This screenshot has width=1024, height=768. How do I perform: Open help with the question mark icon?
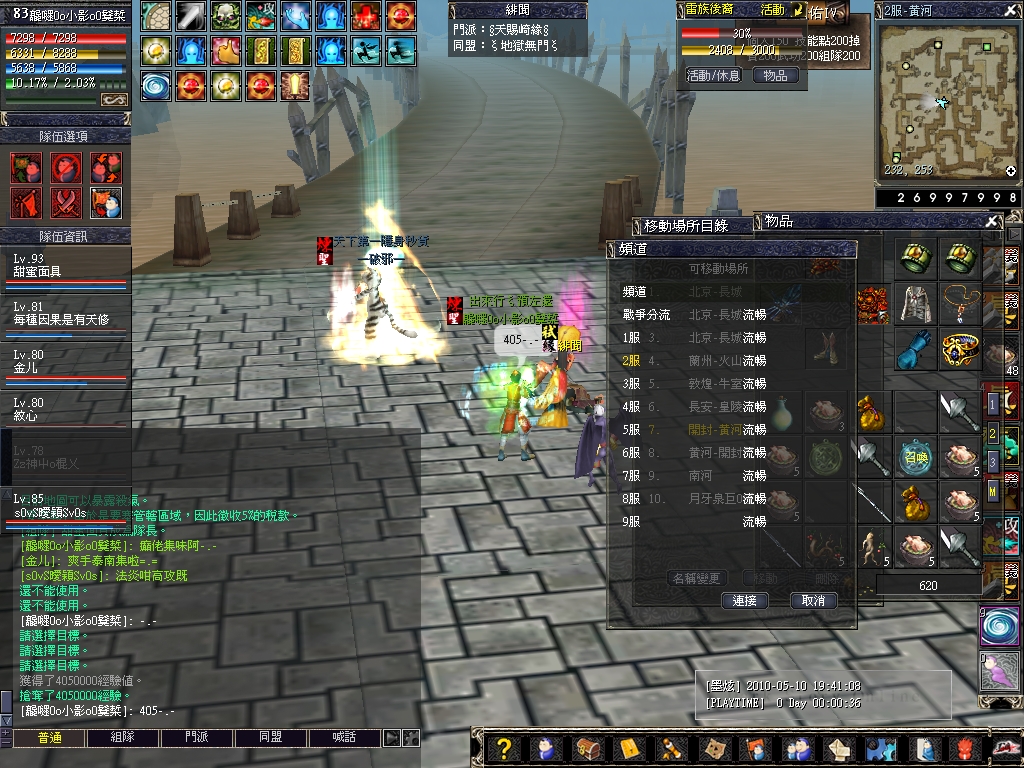[x=505, y=749]
